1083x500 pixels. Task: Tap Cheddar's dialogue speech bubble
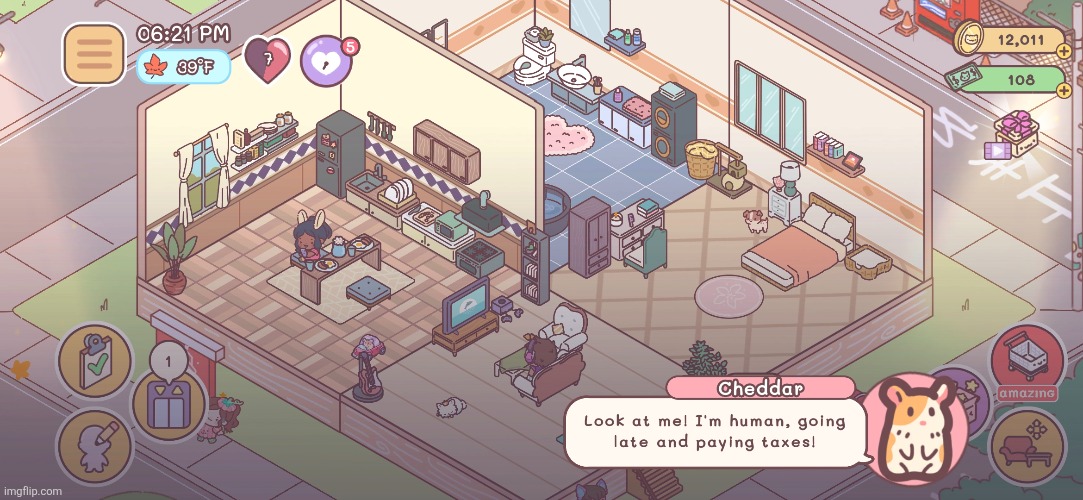(x=714, y=431)
